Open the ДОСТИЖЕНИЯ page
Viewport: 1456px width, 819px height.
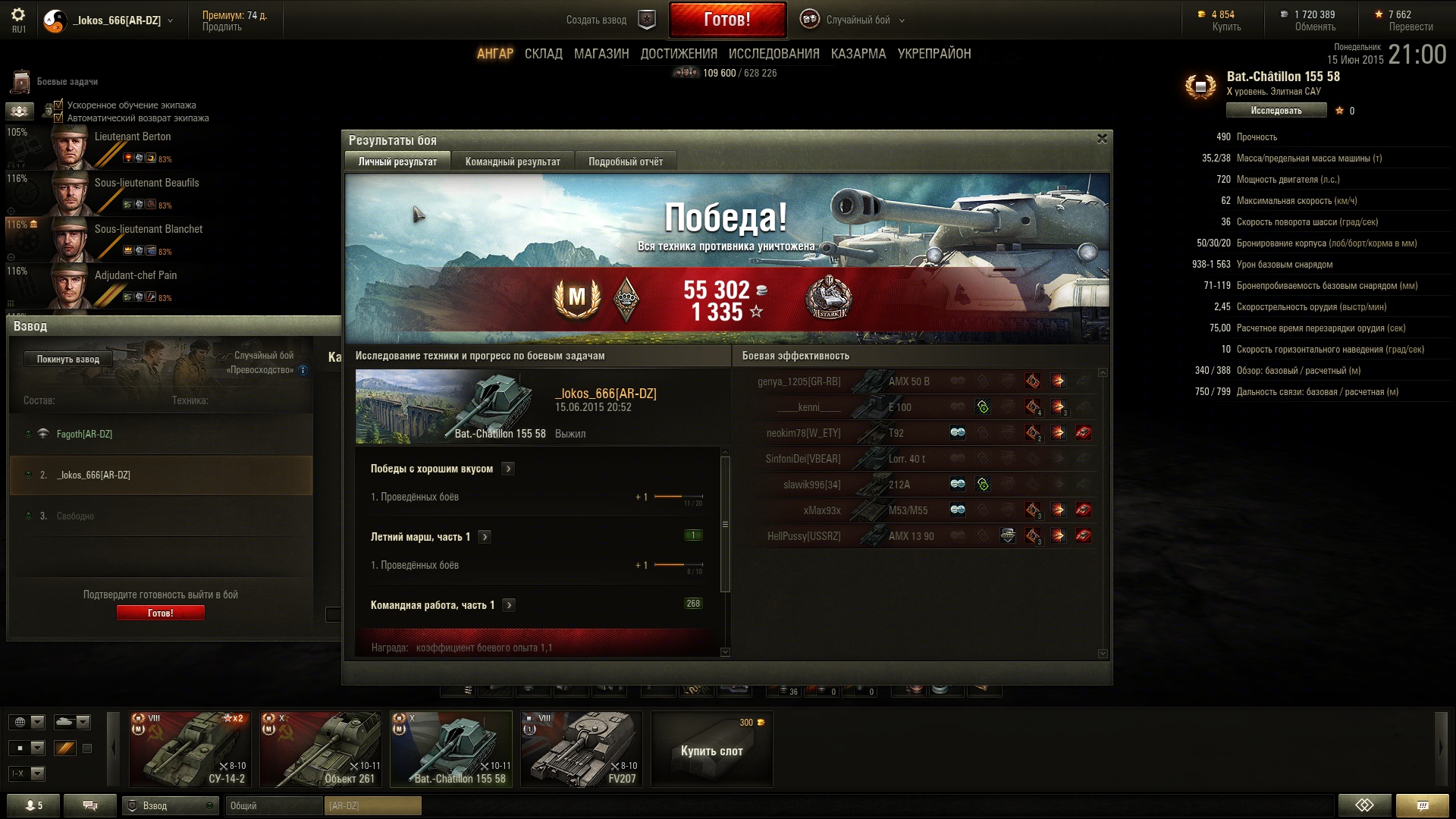pyautogui.click(x=679, y=54)
